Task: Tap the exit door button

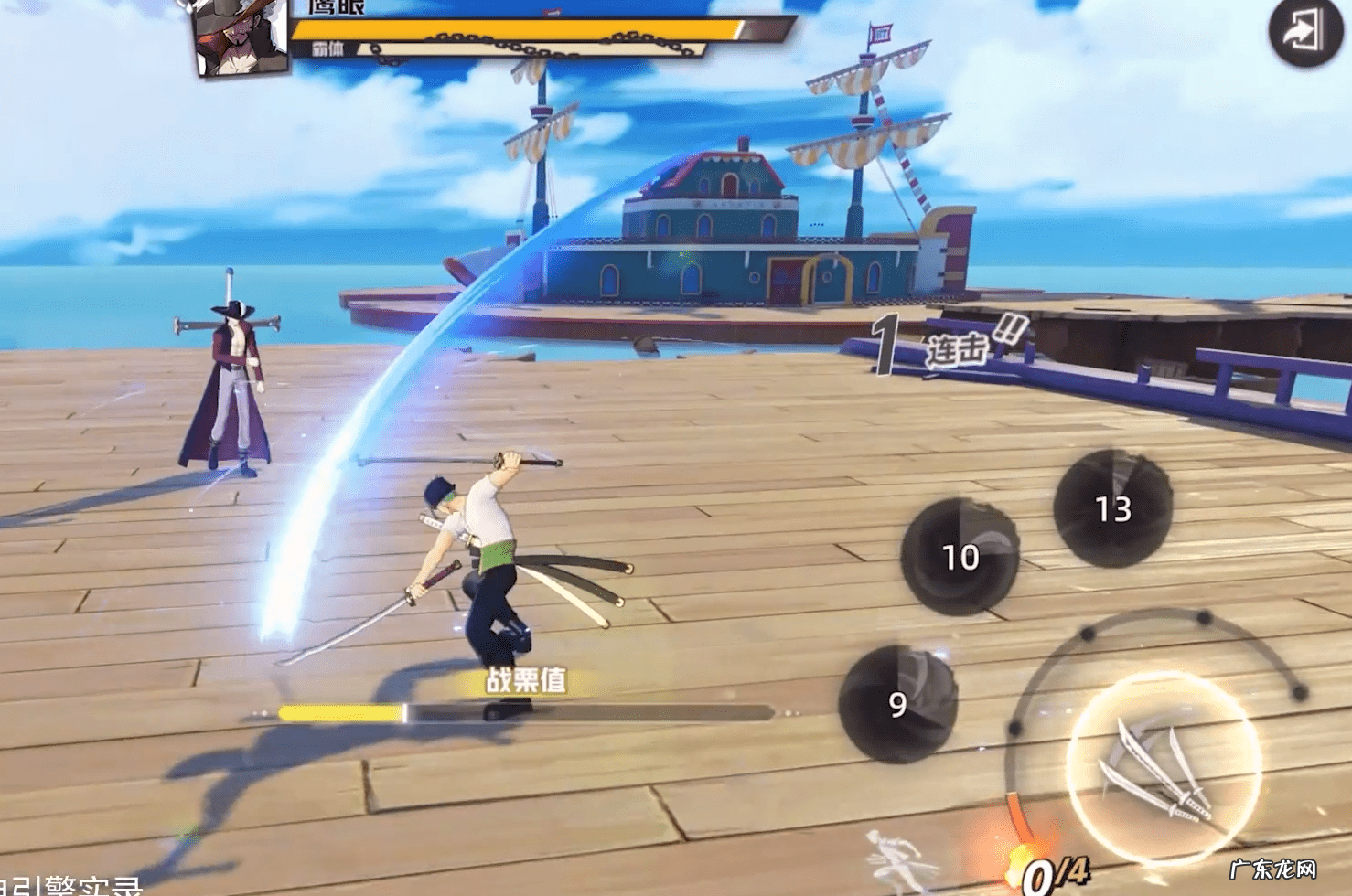Action: (1305, 32)
